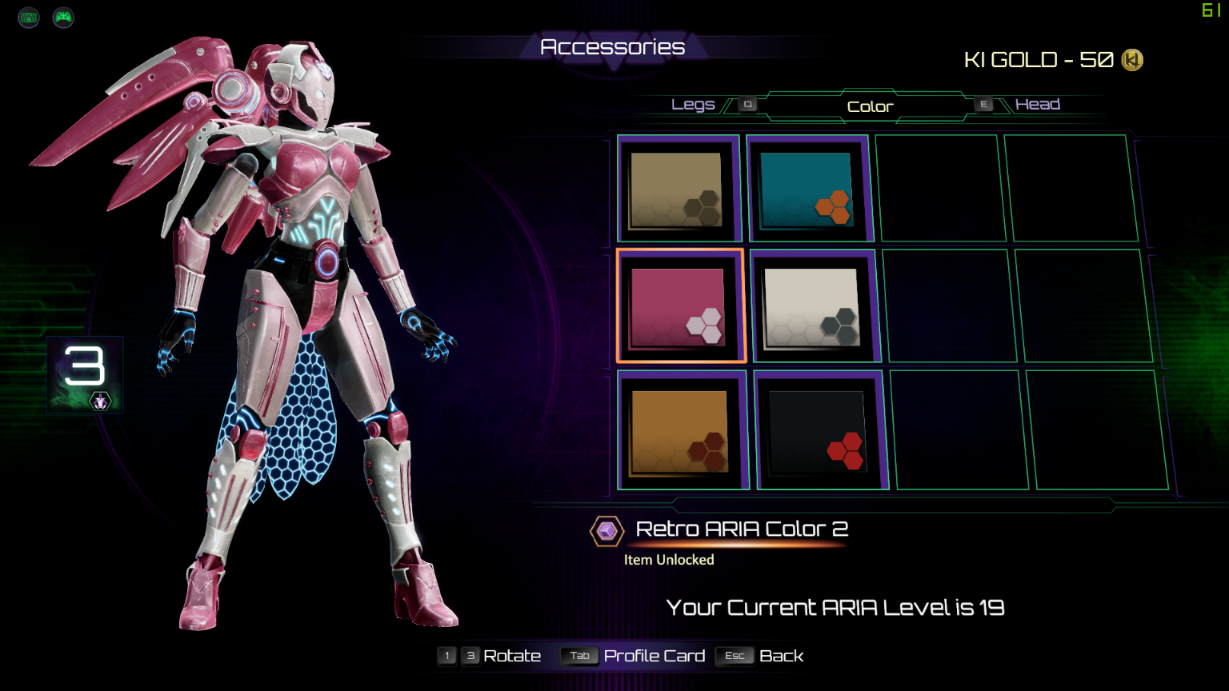Viewport: 1229px width, 691px height.
Task: Pick the white color swatch
Action: tap(812, 305)
